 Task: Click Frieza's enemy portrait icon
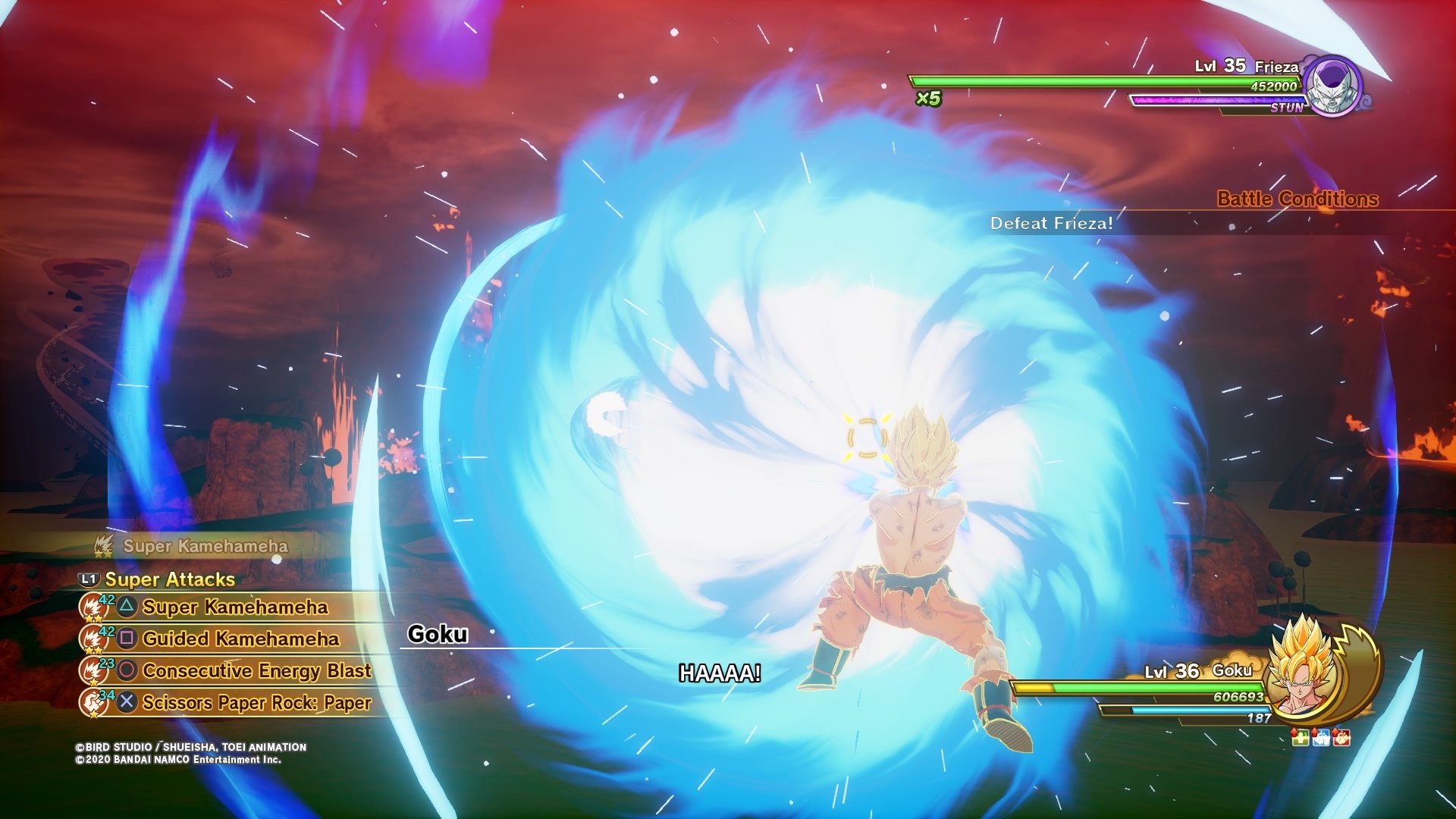(x=1332, y=86)
